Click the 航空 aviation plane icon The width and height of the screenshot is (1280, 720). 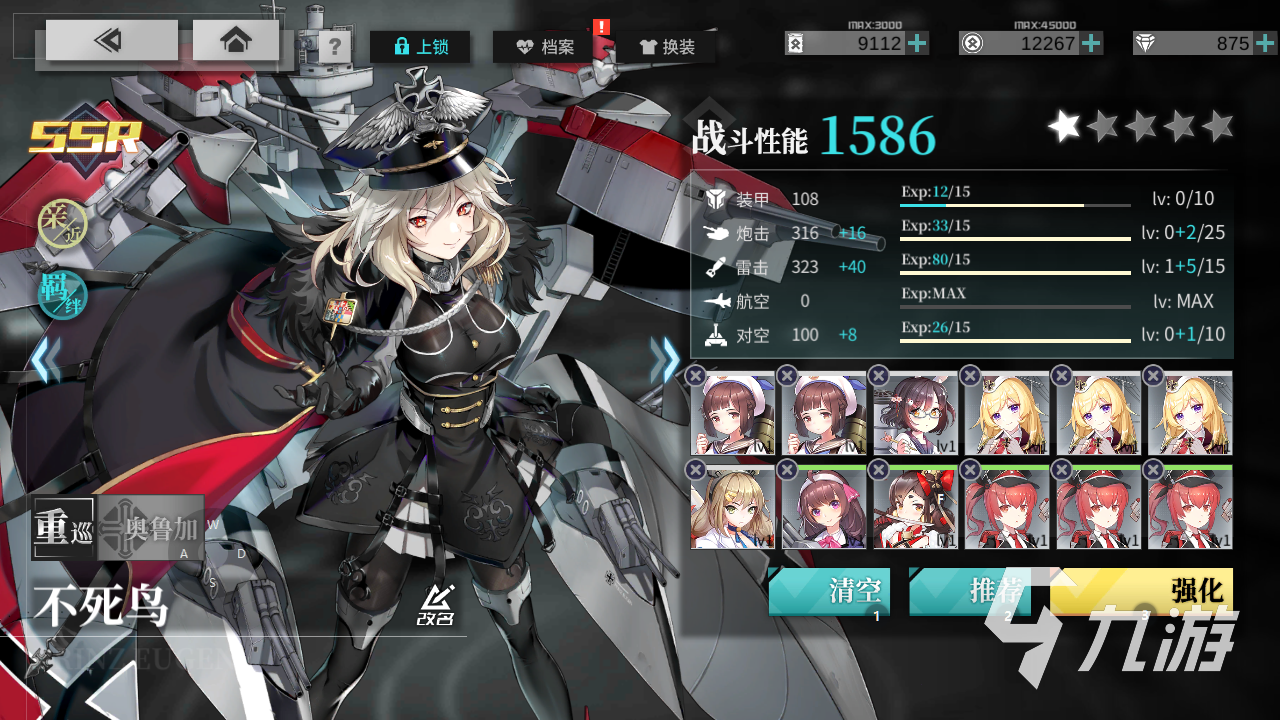point(717,301)
